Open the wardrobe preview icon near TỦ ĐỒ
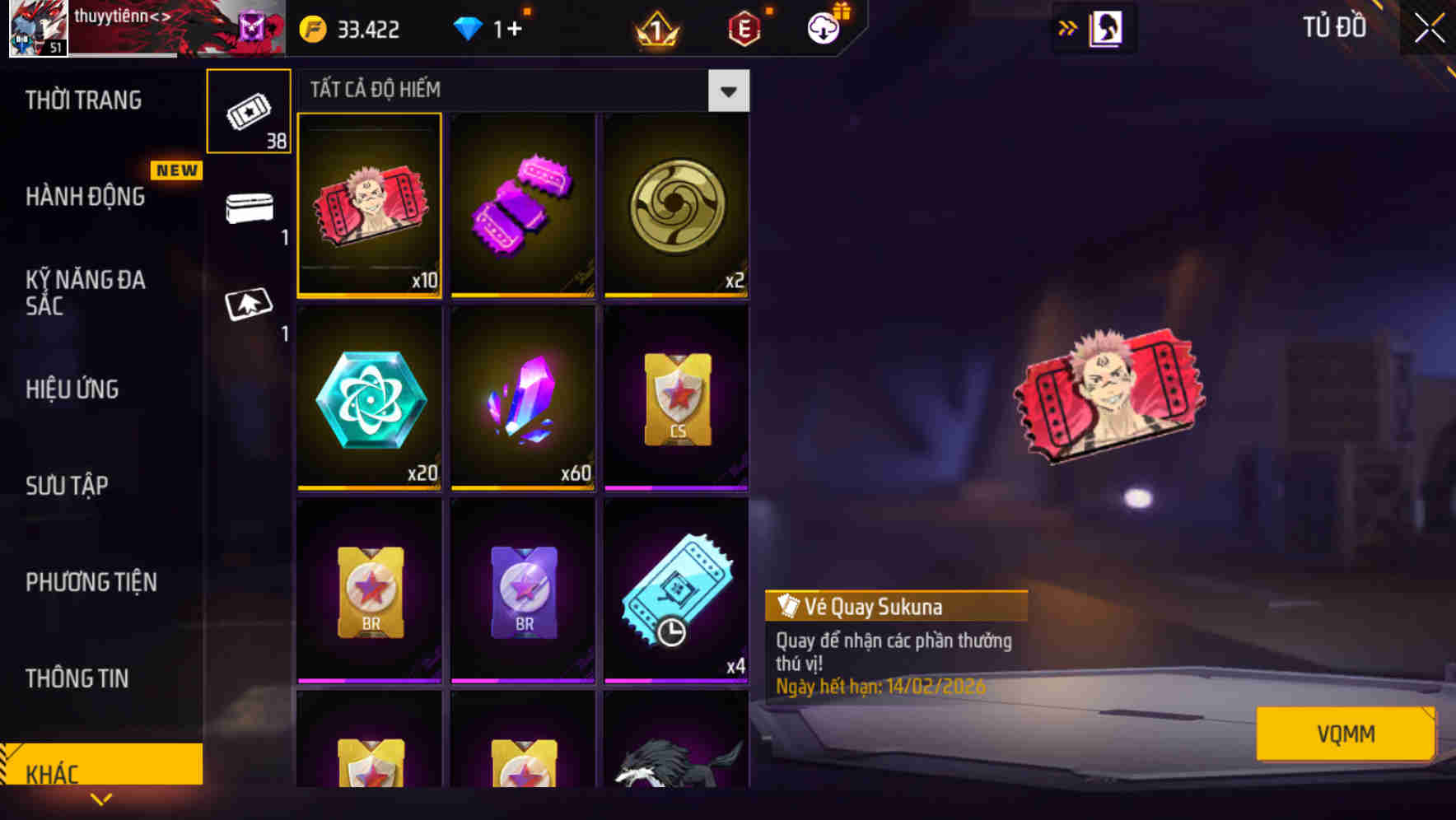The width and height of the screenshot is (1456, 820). point(1107,27)
